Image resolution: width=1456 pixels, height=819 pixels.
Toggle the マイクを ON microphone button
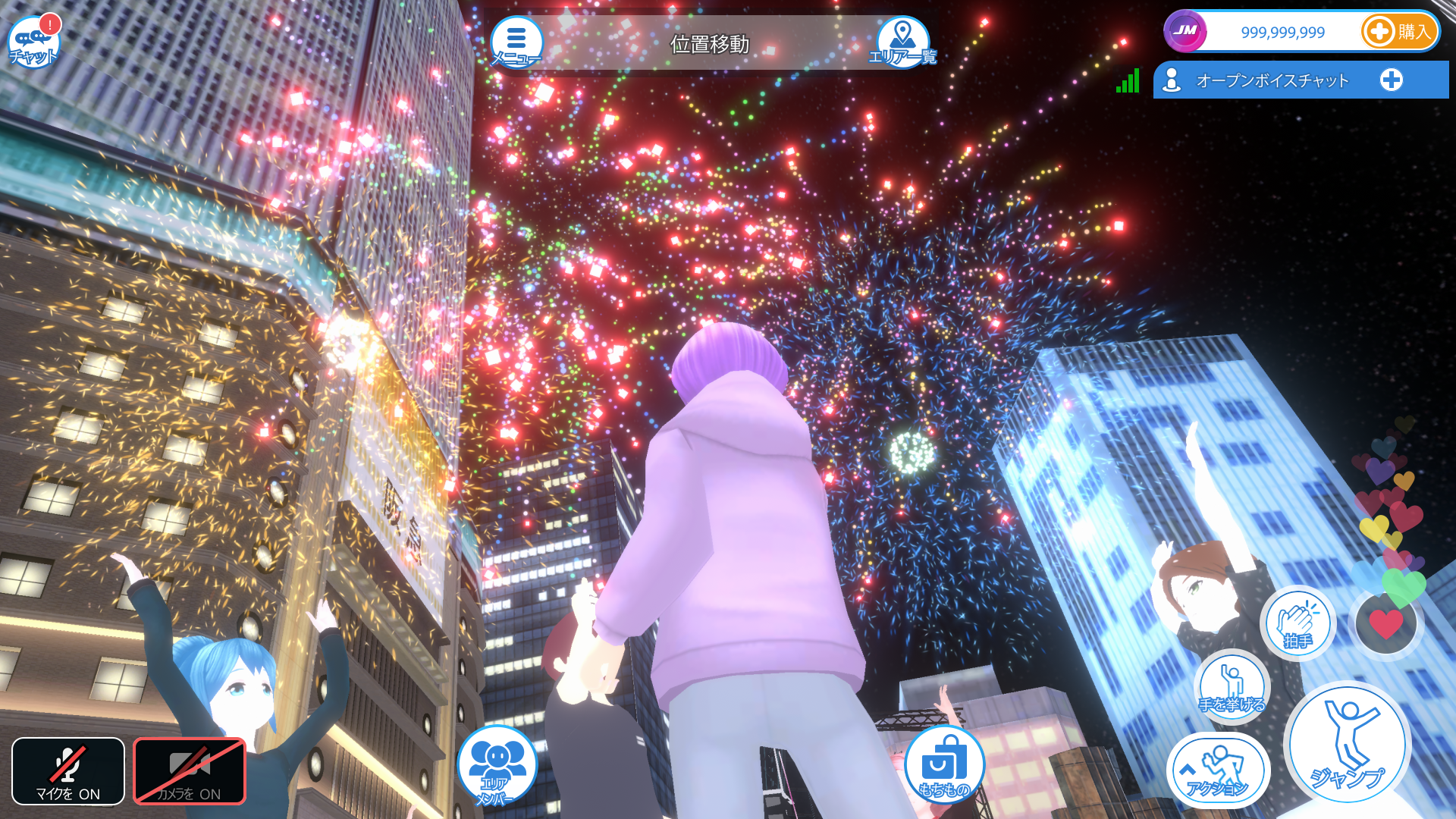click(x=68, y=771)
